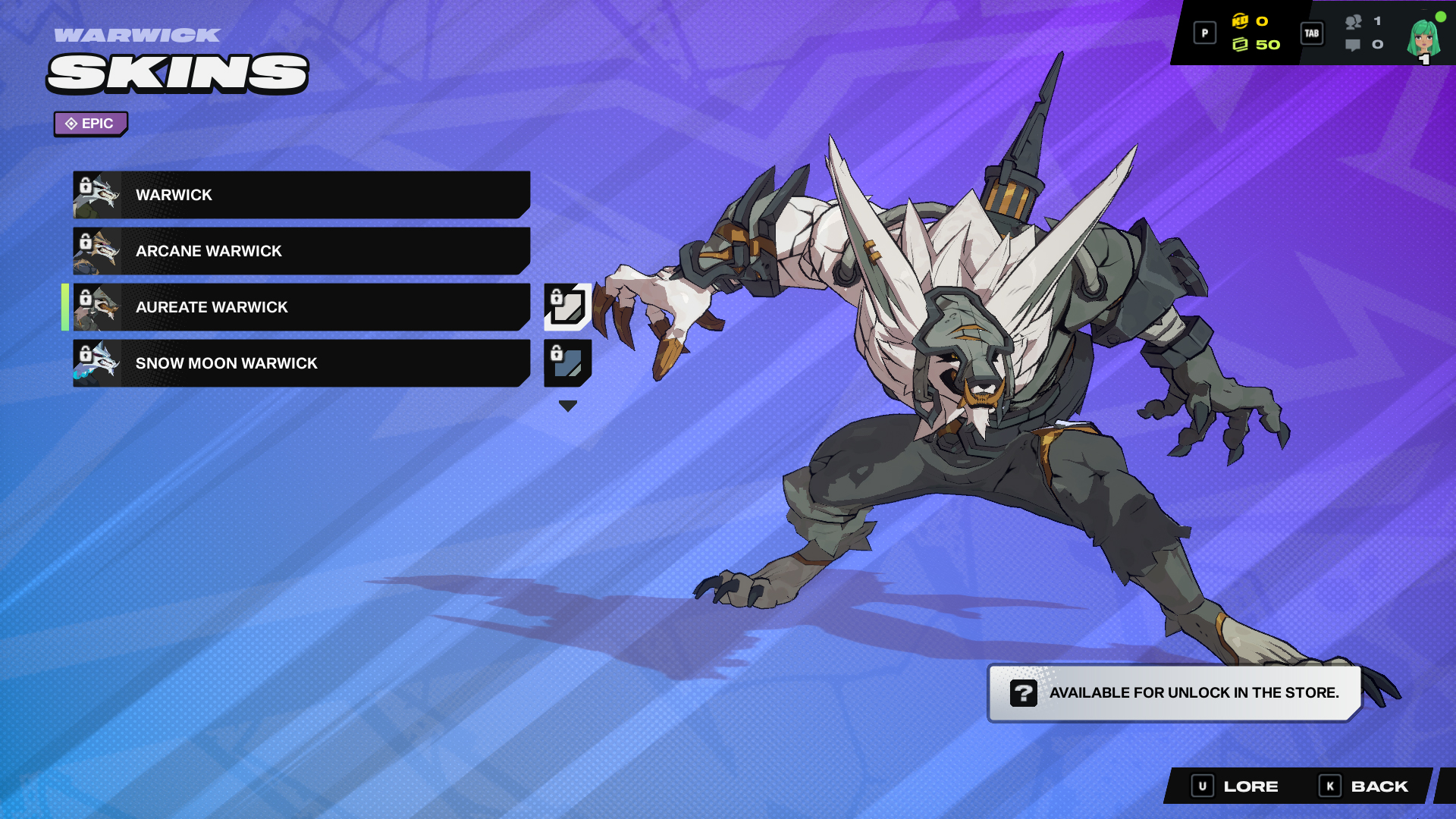The width and height of the screenshot is (1456, 819).
Task: Click the lock on the blue chroma tile
Action: point(556,353)
